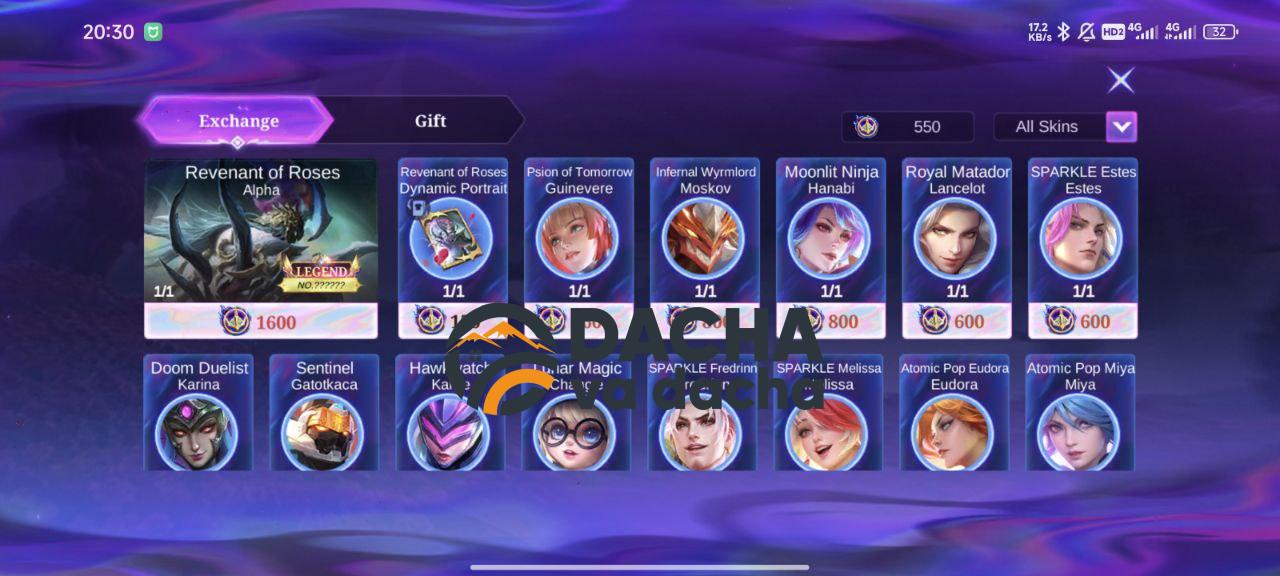Click the token currency balance showing 550

point(907,127)
